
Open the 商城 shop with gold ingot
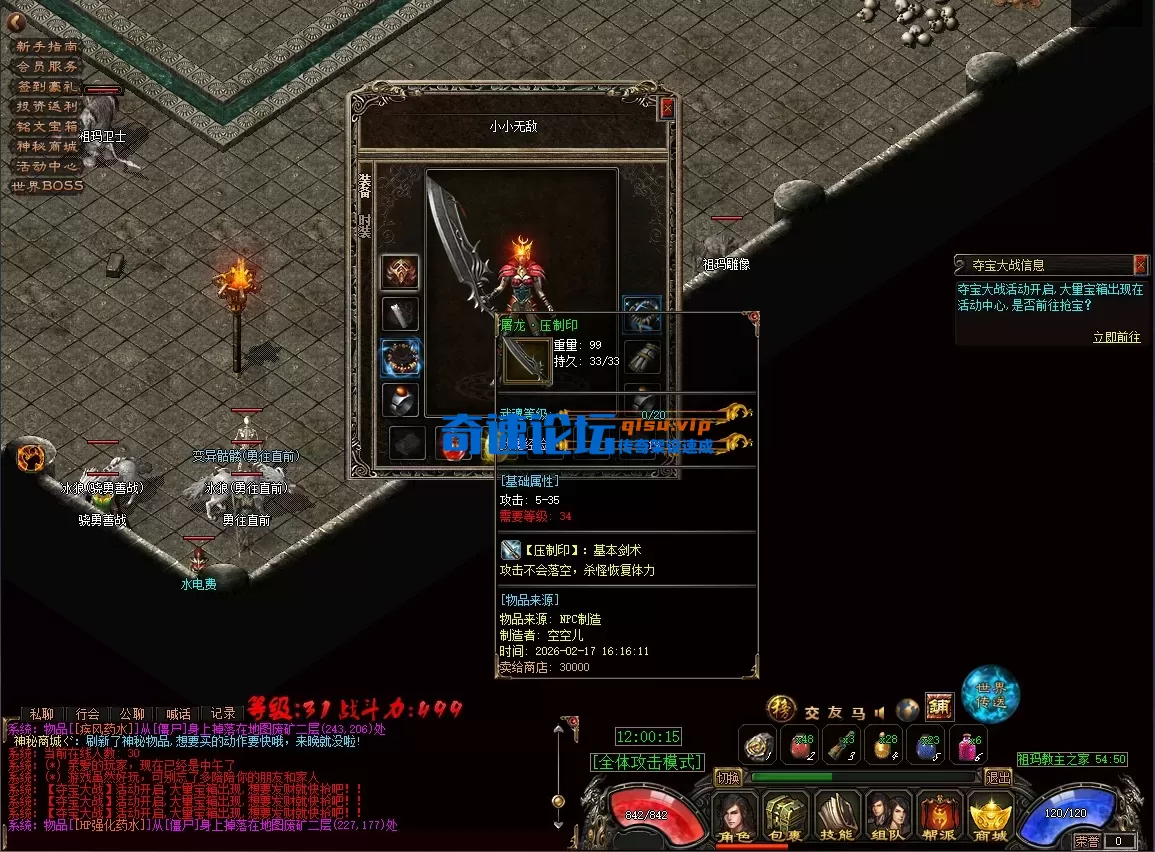pos(991,818)
